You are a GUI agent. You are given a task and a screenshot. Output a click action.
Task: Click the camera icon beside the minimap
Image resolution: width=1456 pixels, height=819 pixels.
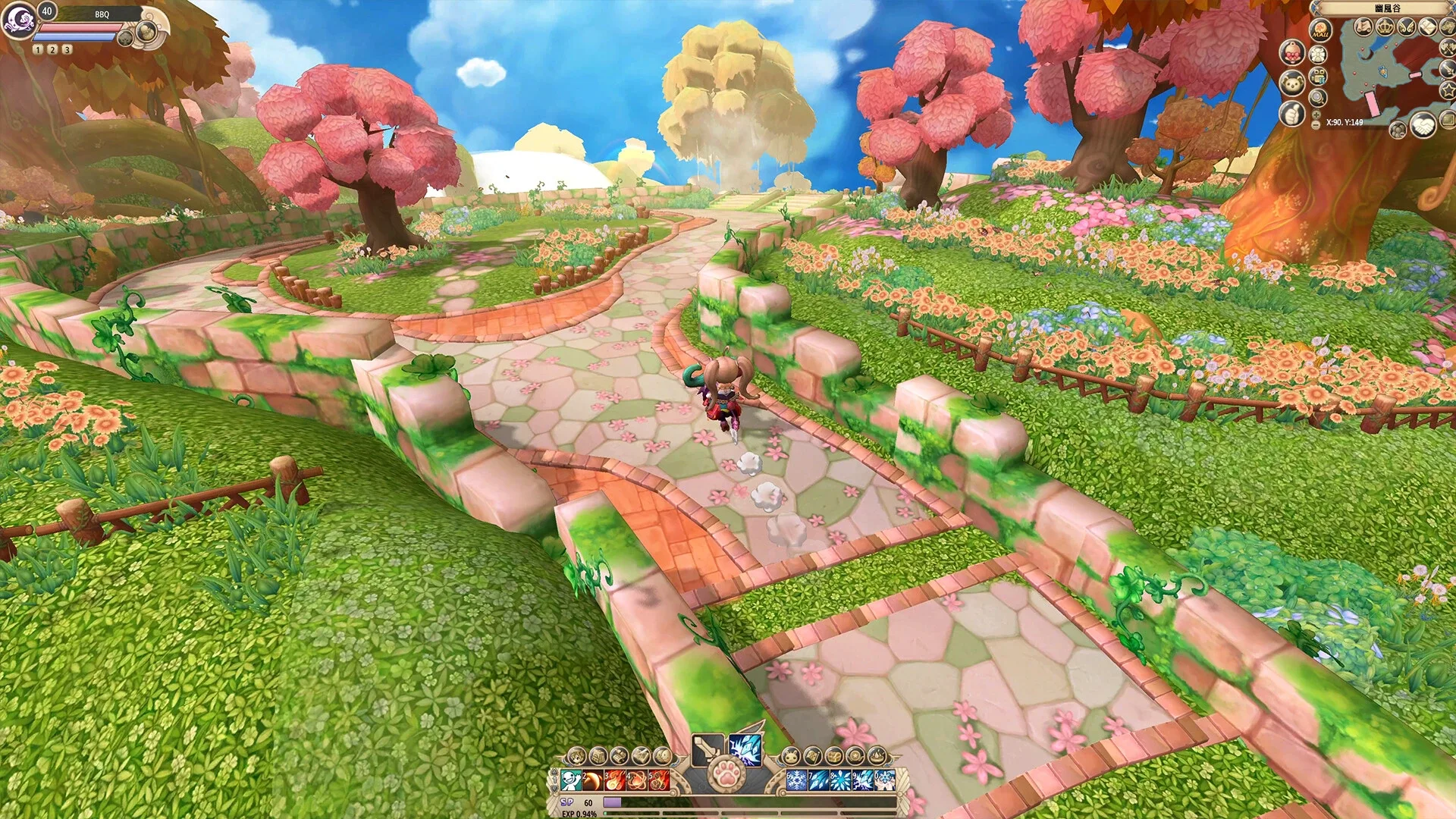tap(1317, 76)
